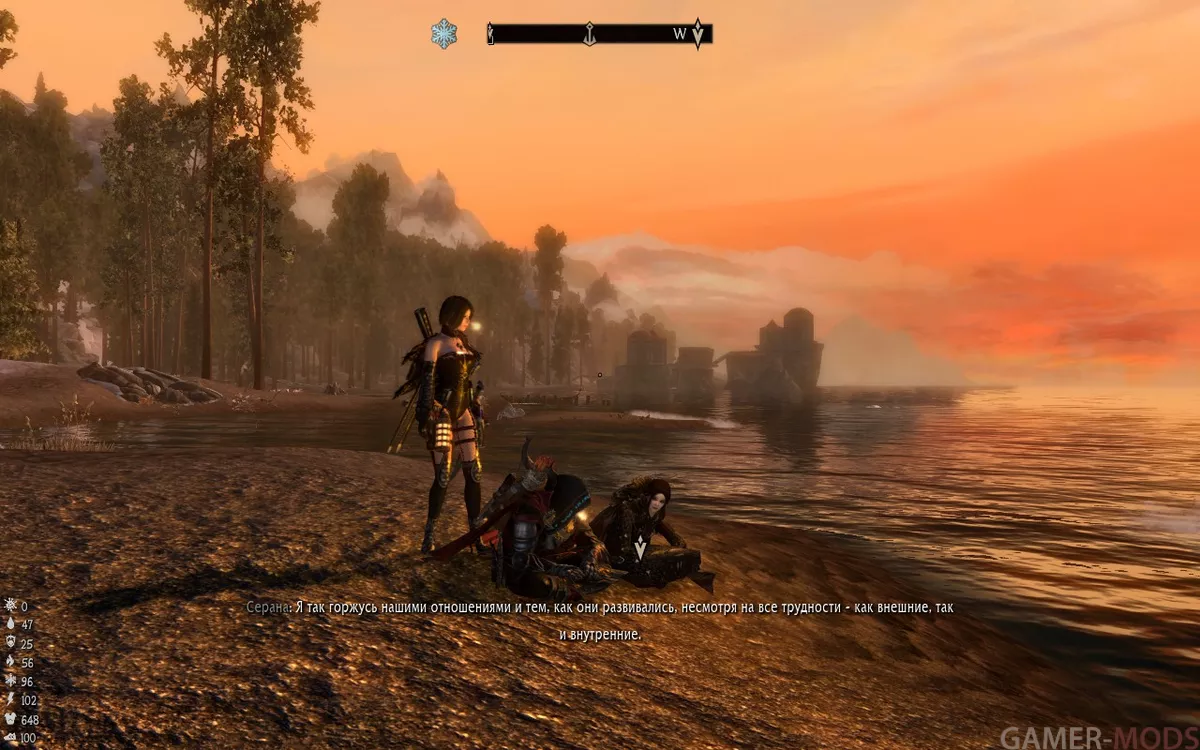This screenshot has width=1200, height=750.
Task: Click the water droplet status icon
Action: click(x=10, y=624)
